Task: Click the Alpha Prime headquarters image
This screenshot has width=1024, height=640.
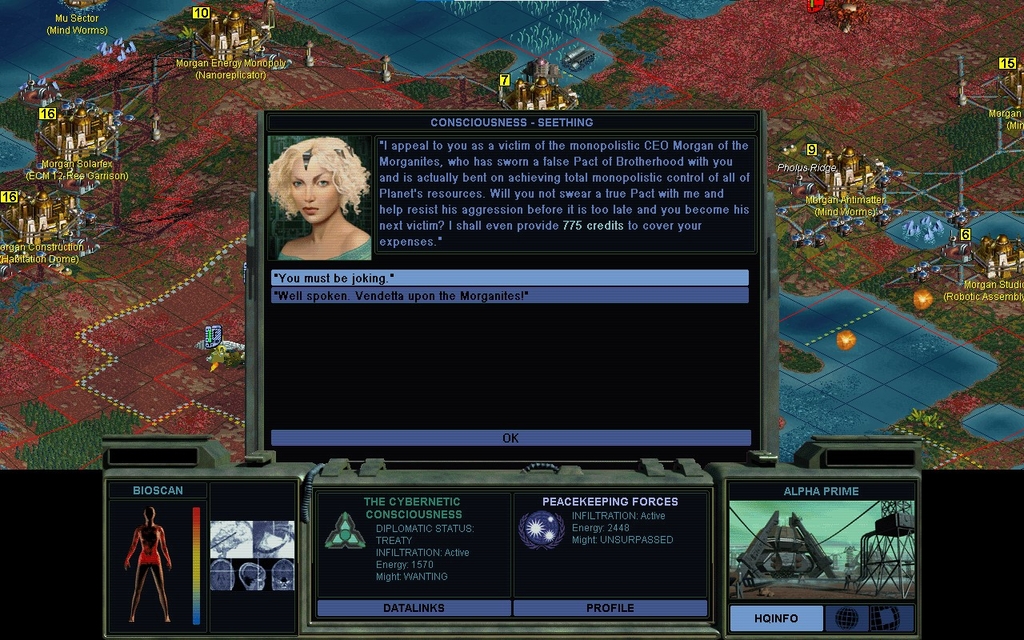Action: pos(820,550)
